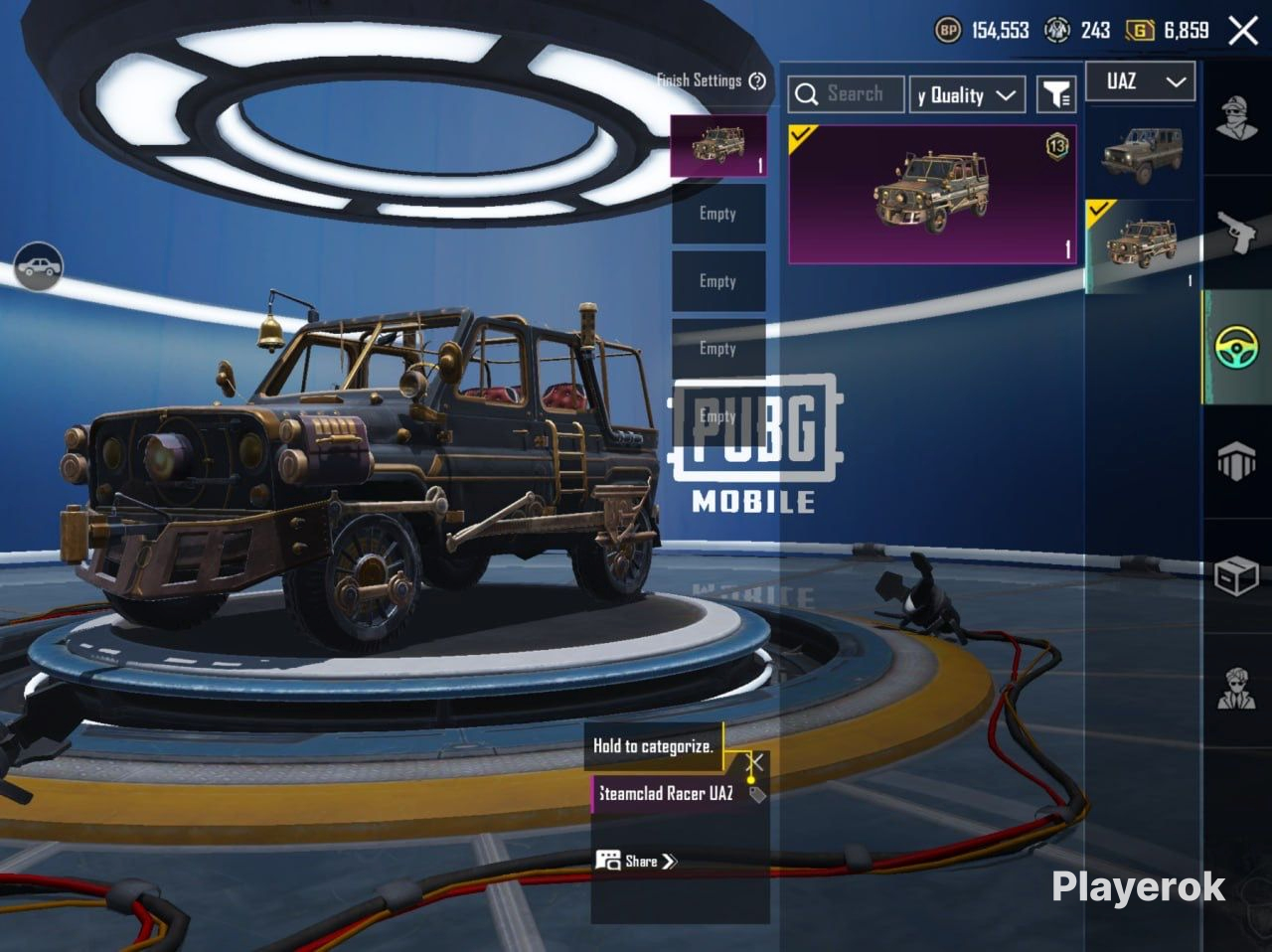The width and height of the screenshot is (1272, 952).
Task: Open the UAZ vehicle dropdown
Action: [x=1140, y=81]
